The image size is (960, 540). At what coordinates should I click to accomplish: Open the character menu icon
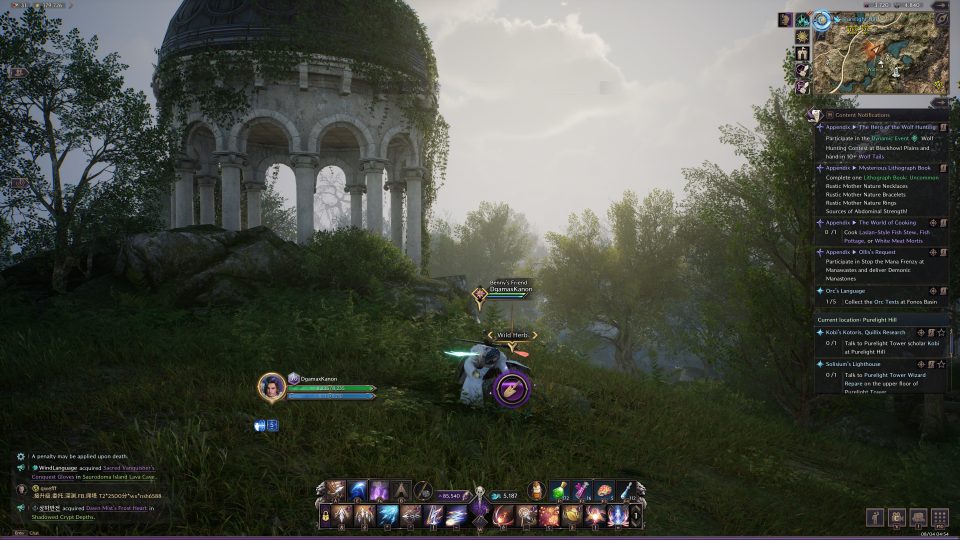tap(875, 517)
